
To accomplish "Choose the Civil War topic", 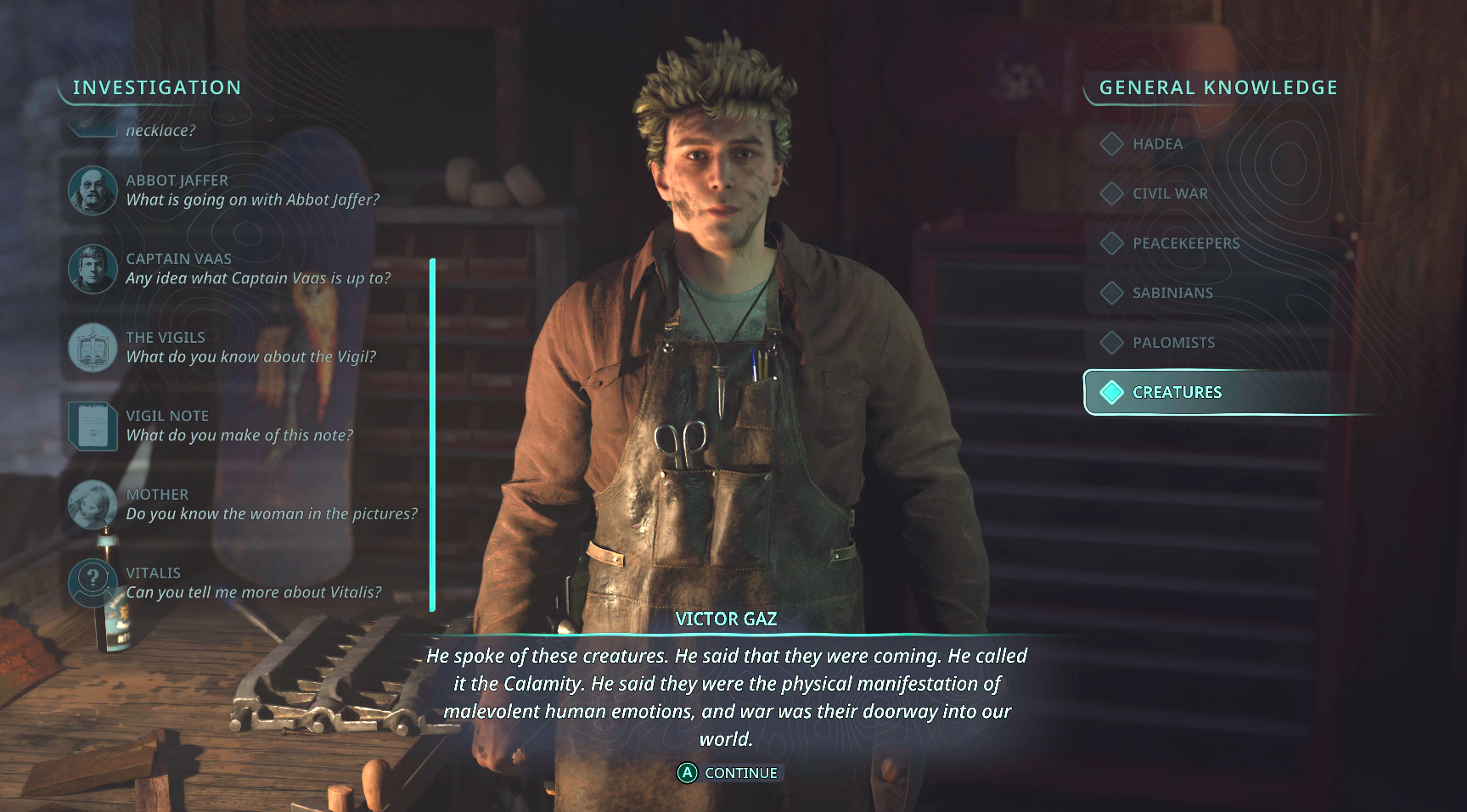I will click(1169, 193).
